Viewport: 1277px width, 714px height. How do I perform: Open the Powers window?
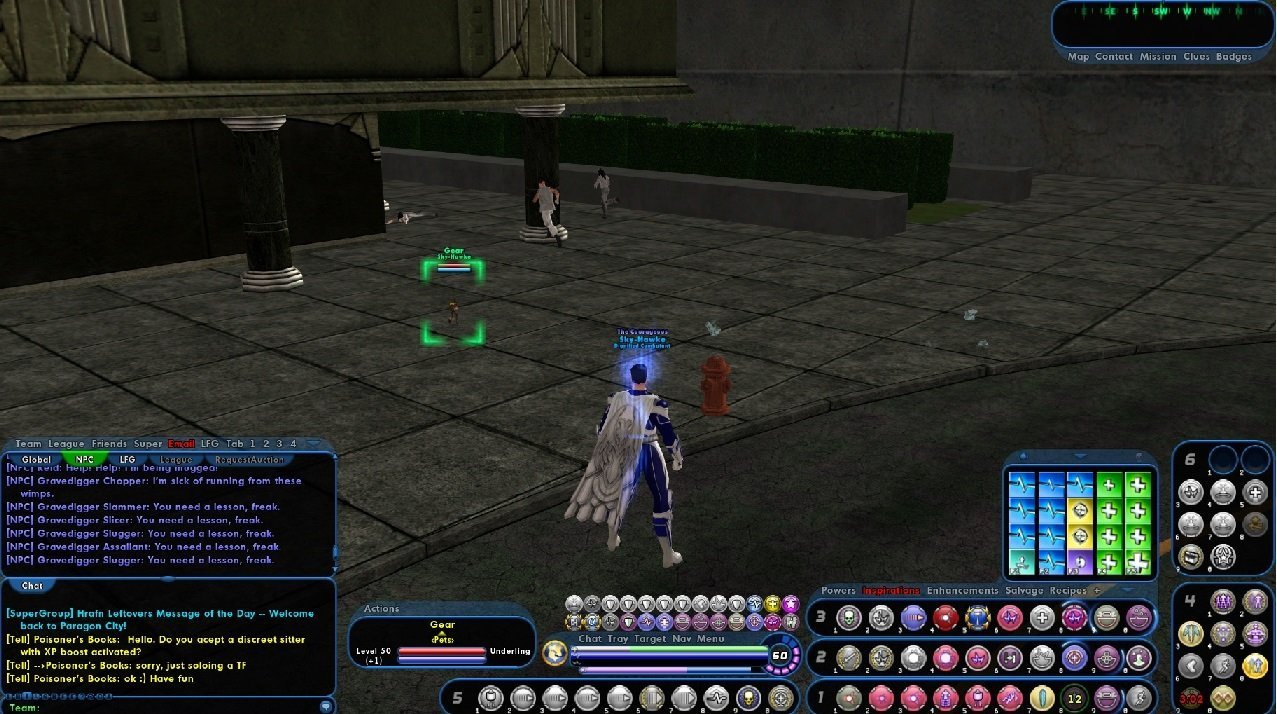click(x=838, y=591)
